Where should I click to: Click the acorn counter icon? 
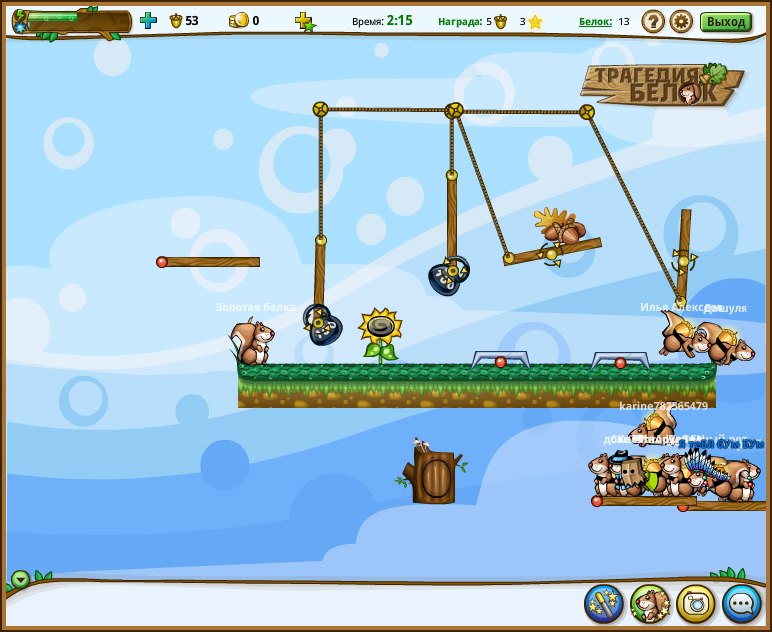click(176, 20)
